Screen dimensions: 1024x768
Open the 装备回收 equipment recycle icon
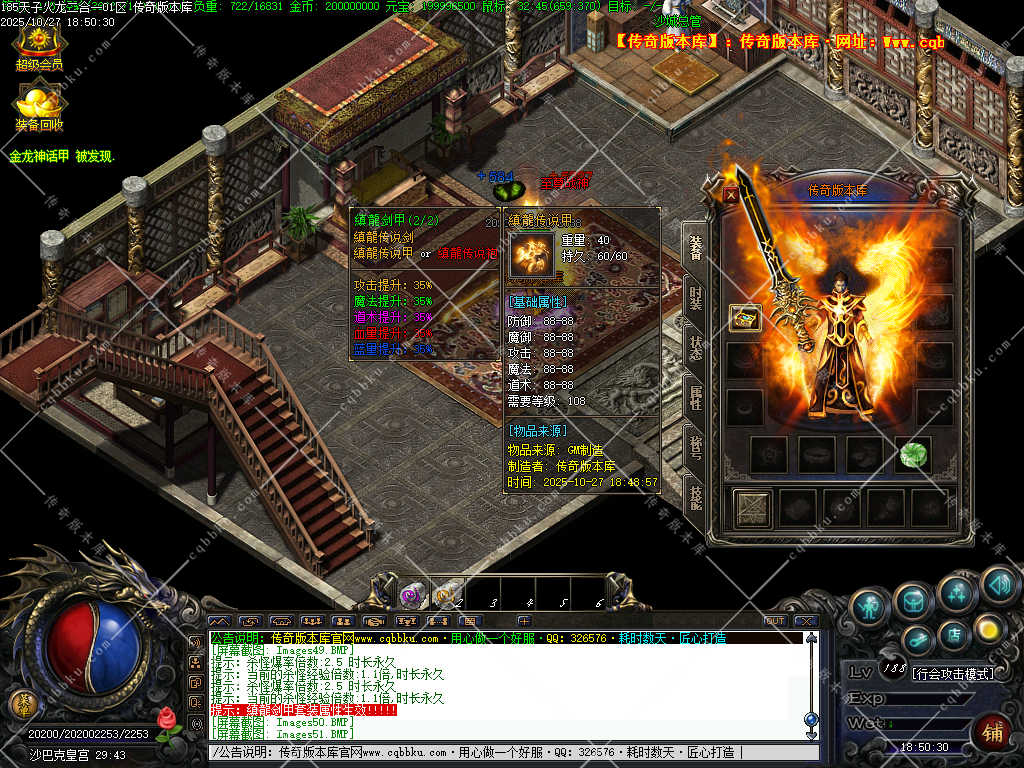(39, 106)
